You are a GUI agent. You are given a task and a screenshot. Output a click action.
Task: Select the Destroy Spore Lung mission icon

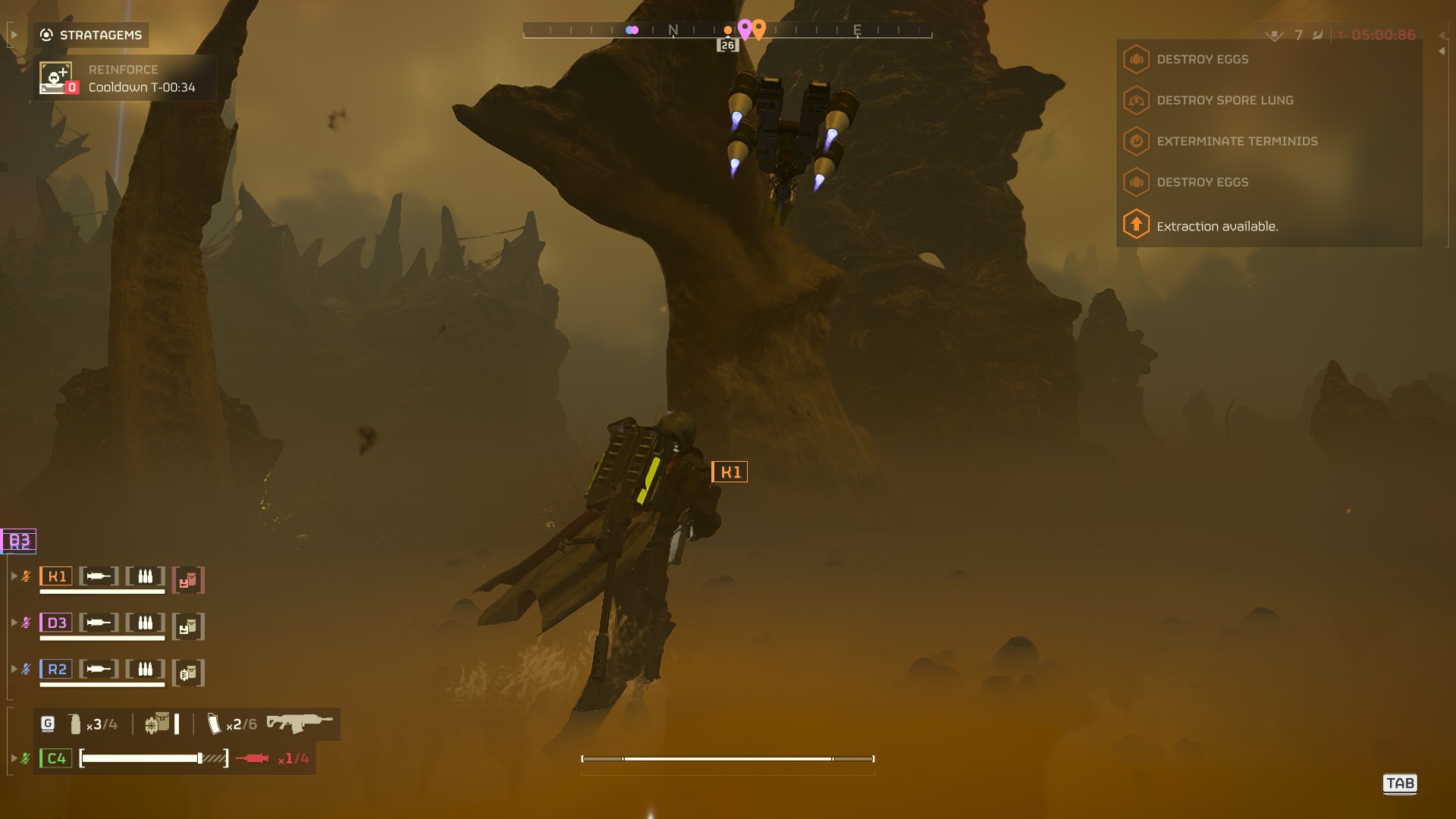point(1135,100)
